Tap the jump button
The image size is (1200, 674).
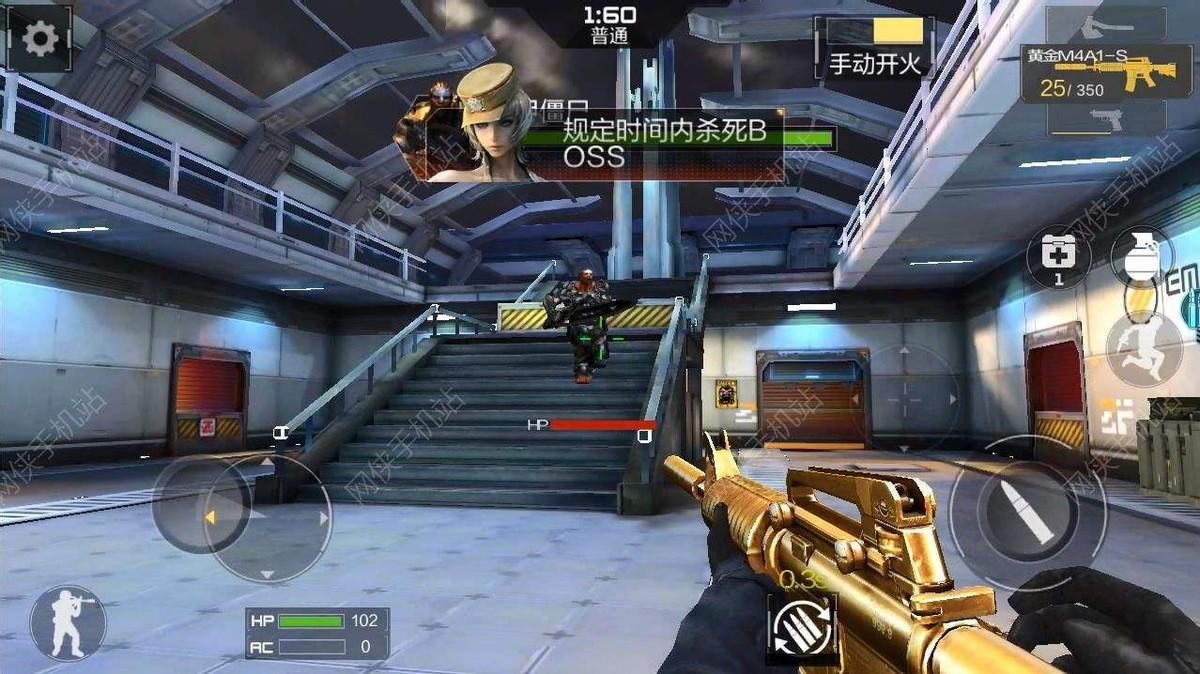[x=1143, y=349]
